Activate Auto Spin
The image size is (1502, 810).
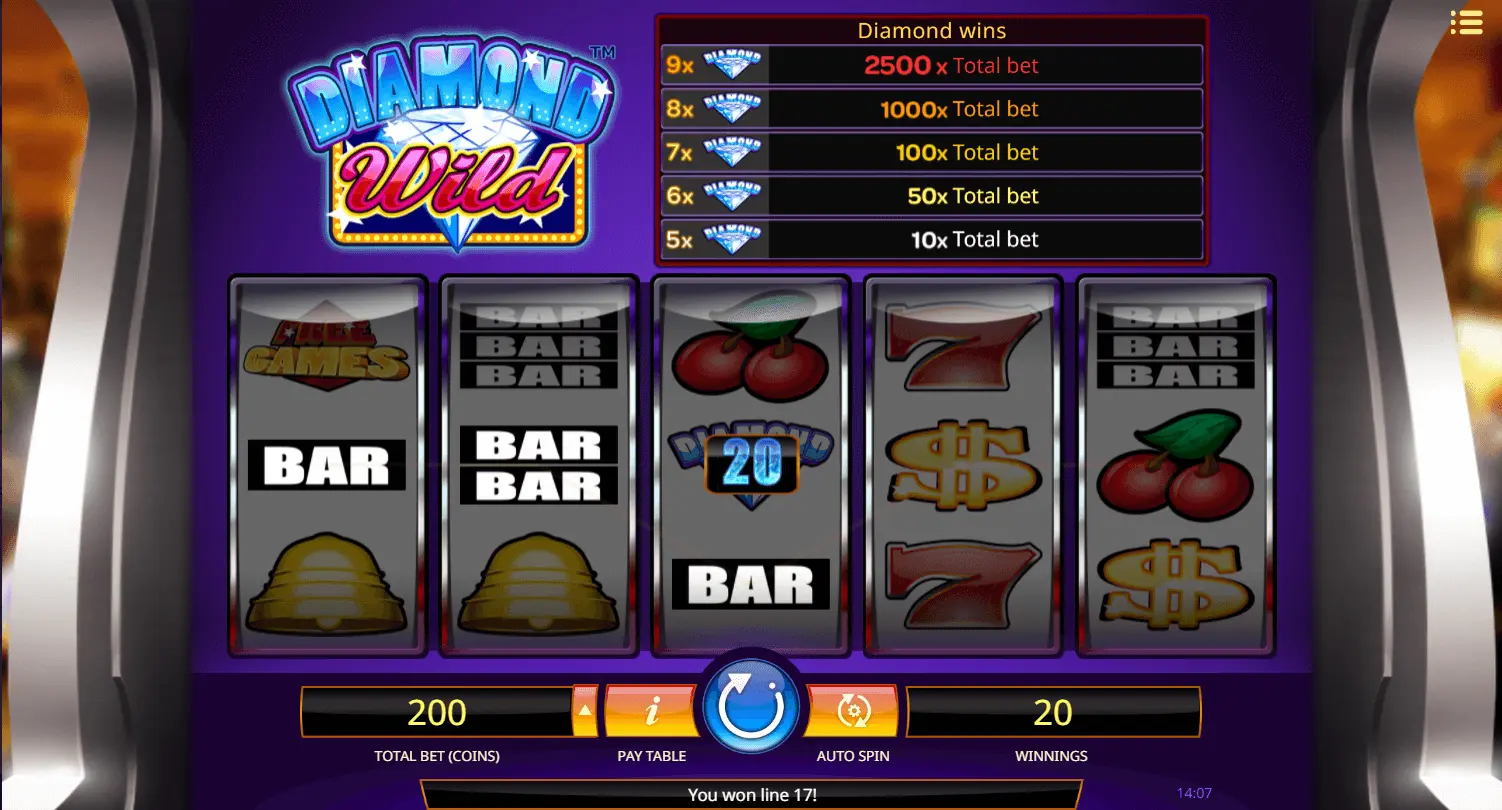pos(853,711)
